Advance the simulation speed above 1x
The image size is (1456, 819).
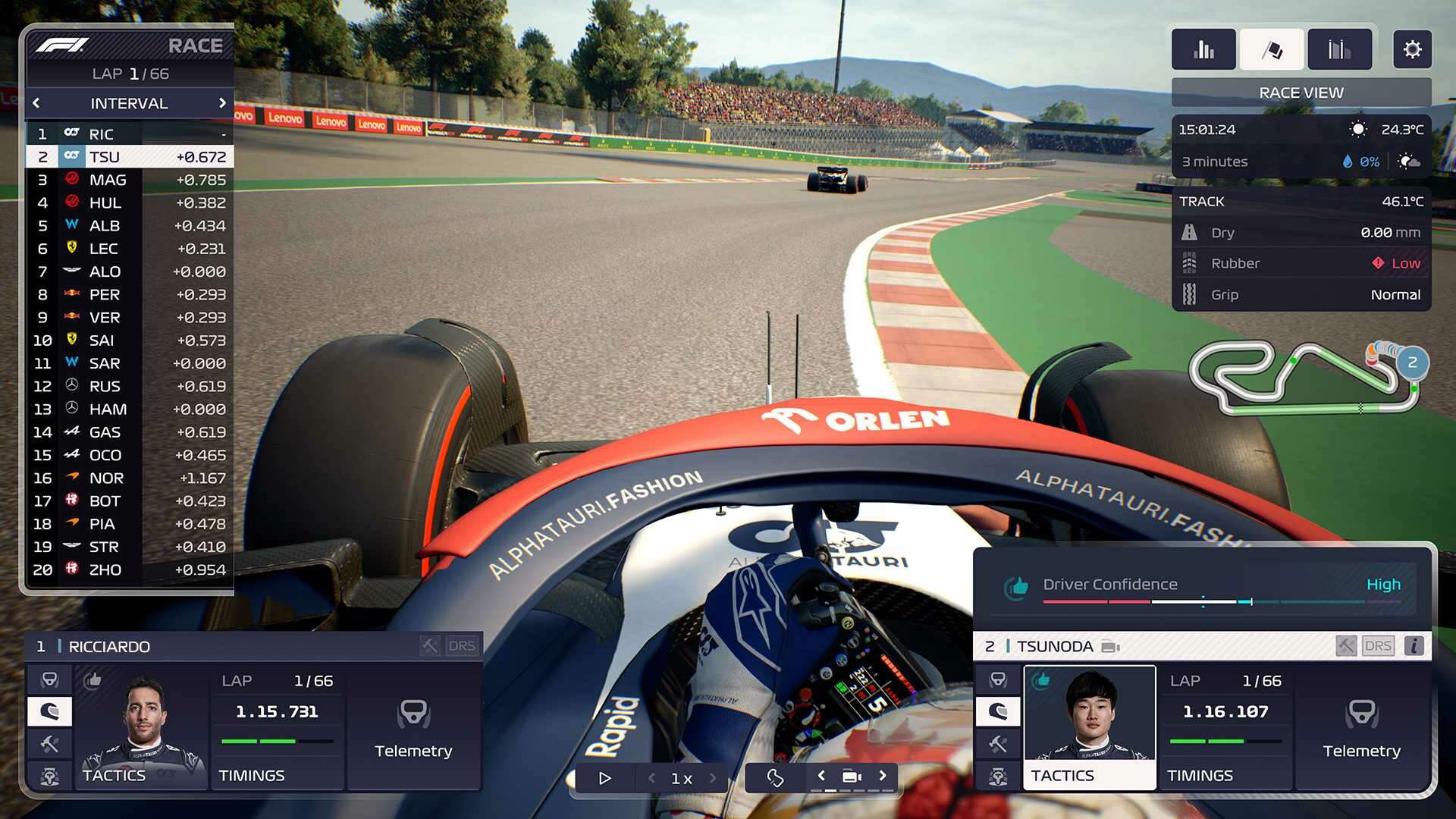point(711,777)
